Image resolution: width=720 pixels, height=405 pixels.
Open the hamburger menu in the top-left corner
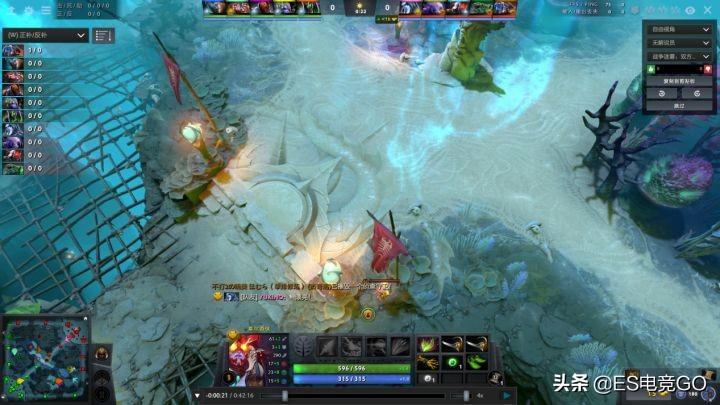[46, 10]
